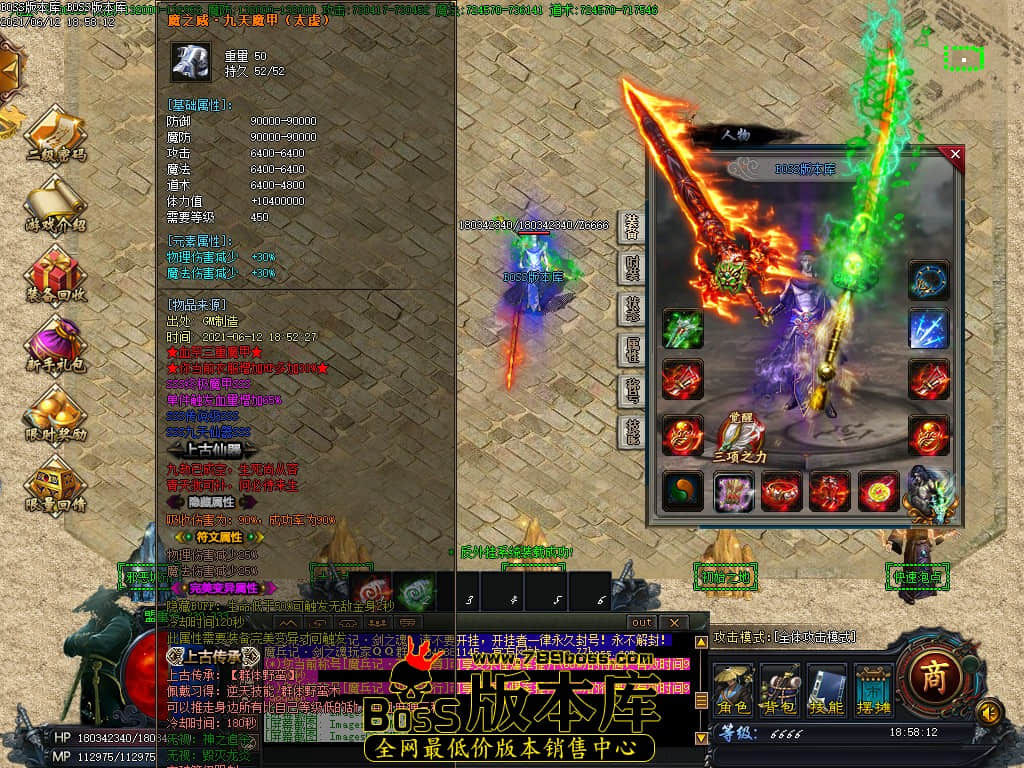This screenshot has height=768, width=1024.
Task: Switch to the 装备 equipment tab
Action: point(632,227)
